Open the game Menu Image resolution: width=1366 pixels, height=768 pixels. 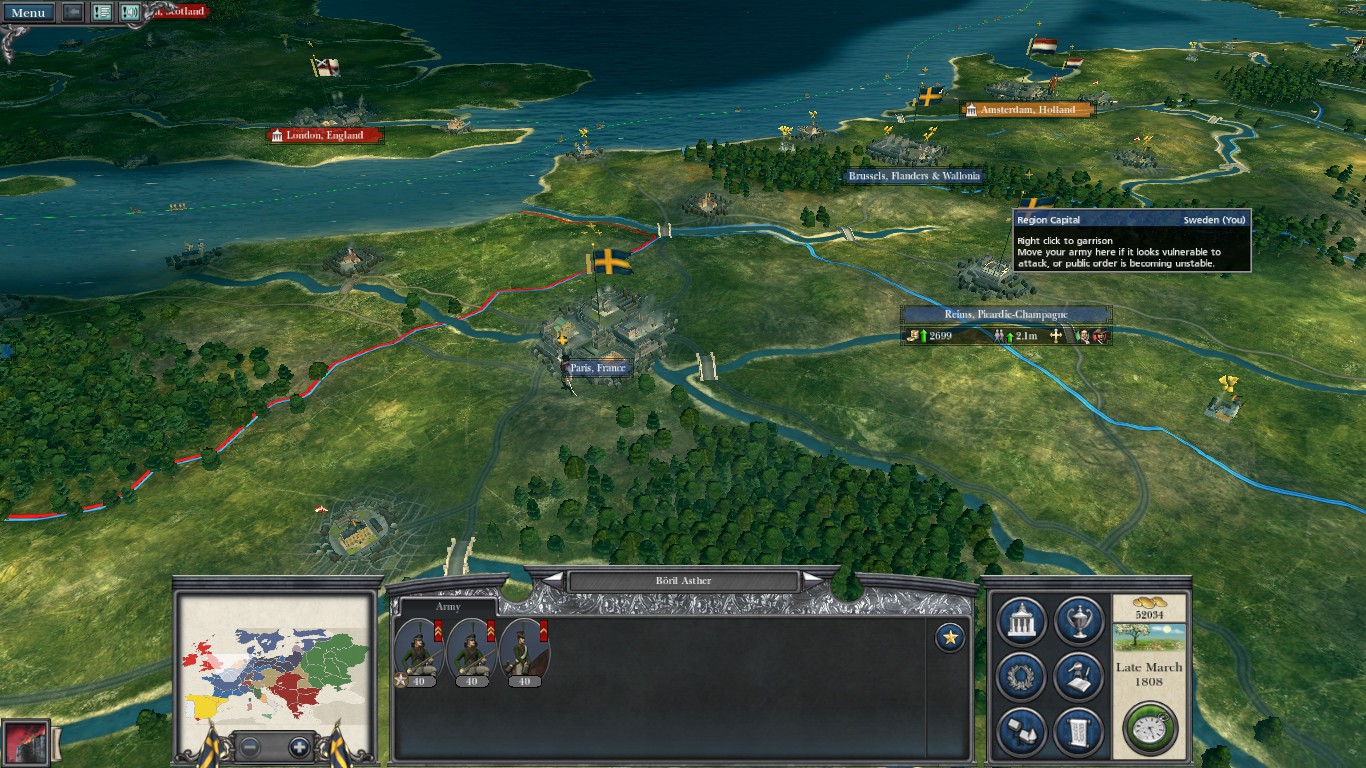[28, 12]
